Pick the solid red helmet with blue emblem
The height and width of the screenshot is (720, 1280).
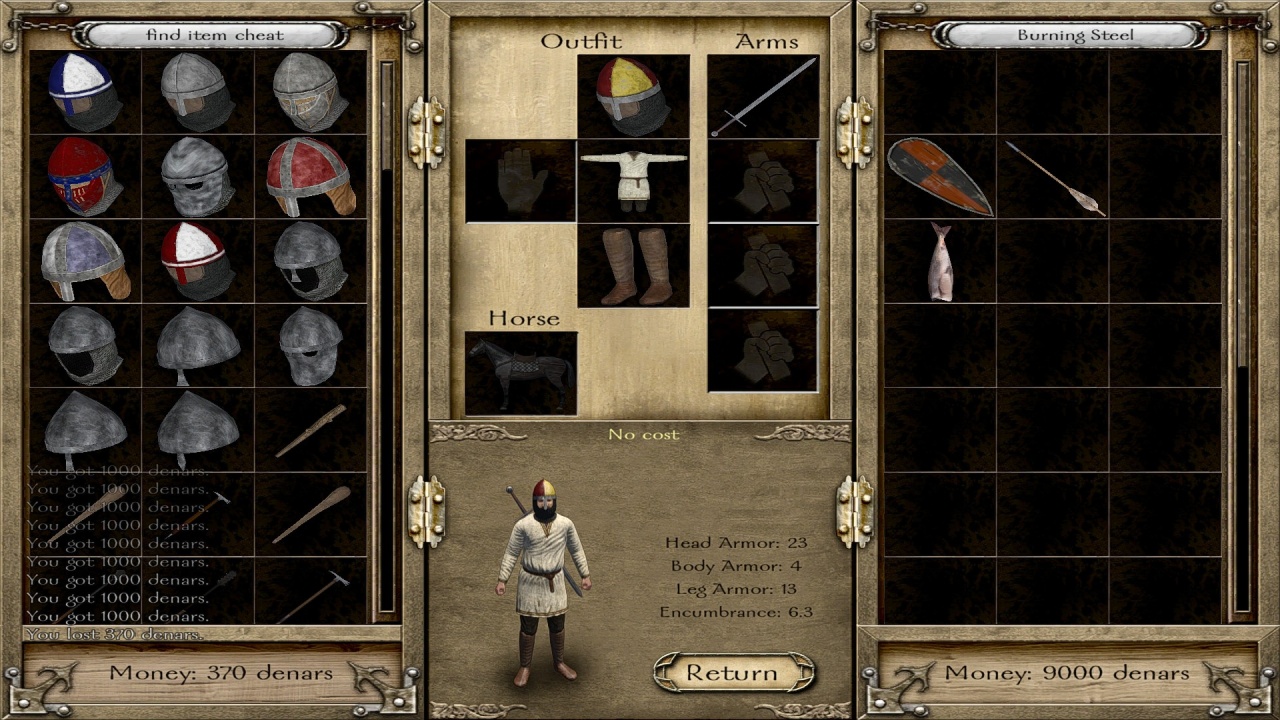(85, 177)
